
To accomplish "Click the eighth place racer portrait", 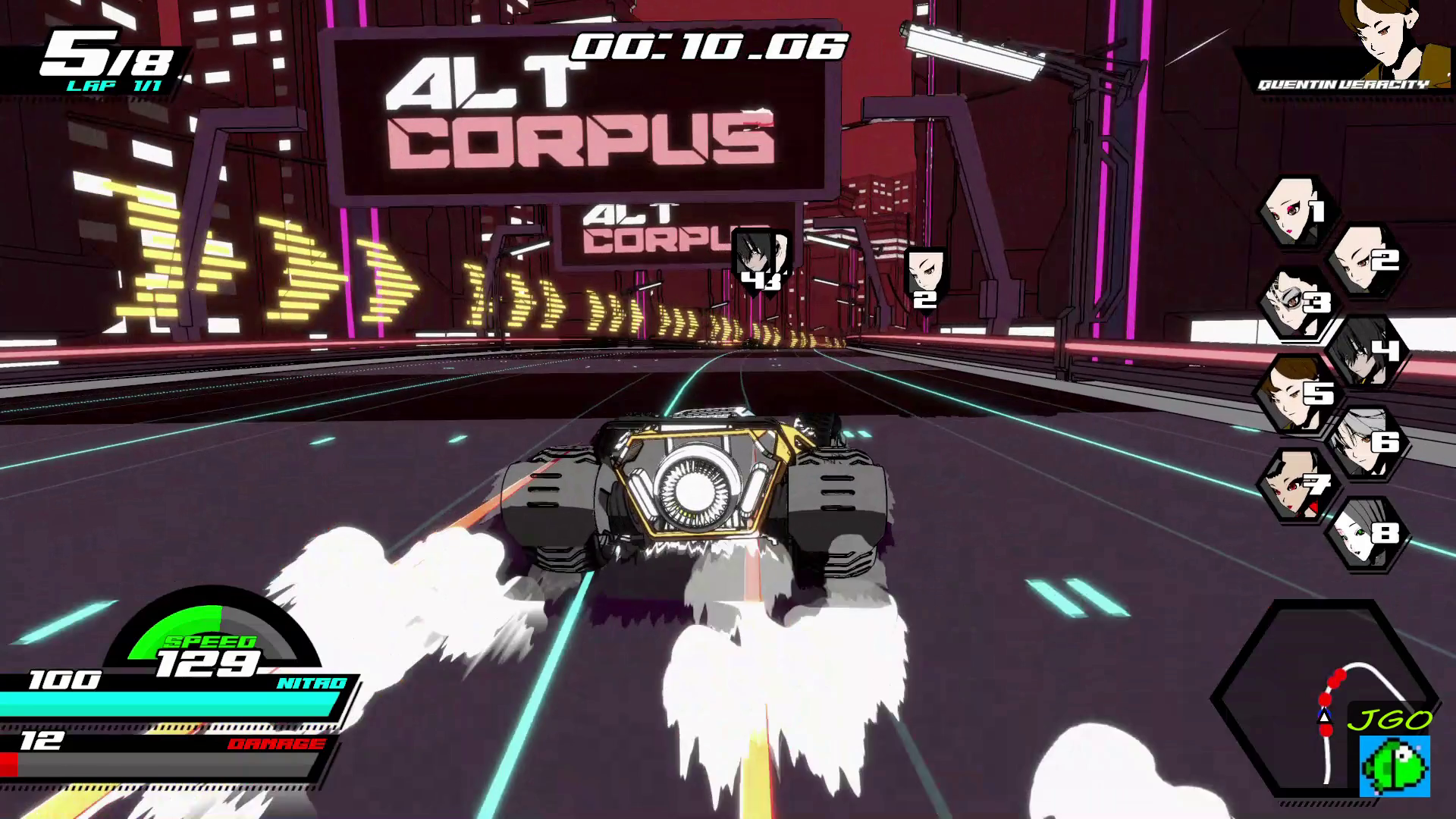I will [1363, 533].
